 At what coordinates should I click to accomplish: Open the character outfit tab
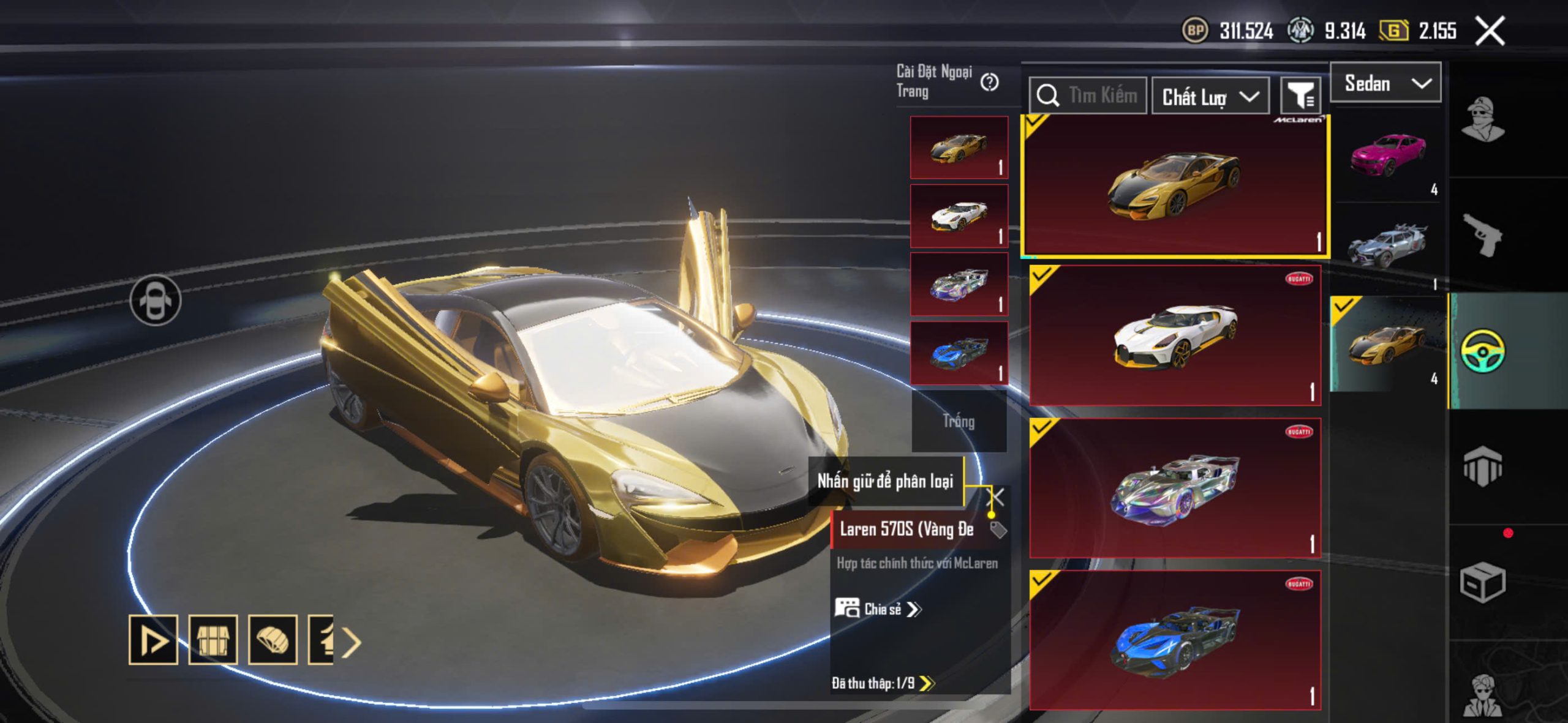1482,119
